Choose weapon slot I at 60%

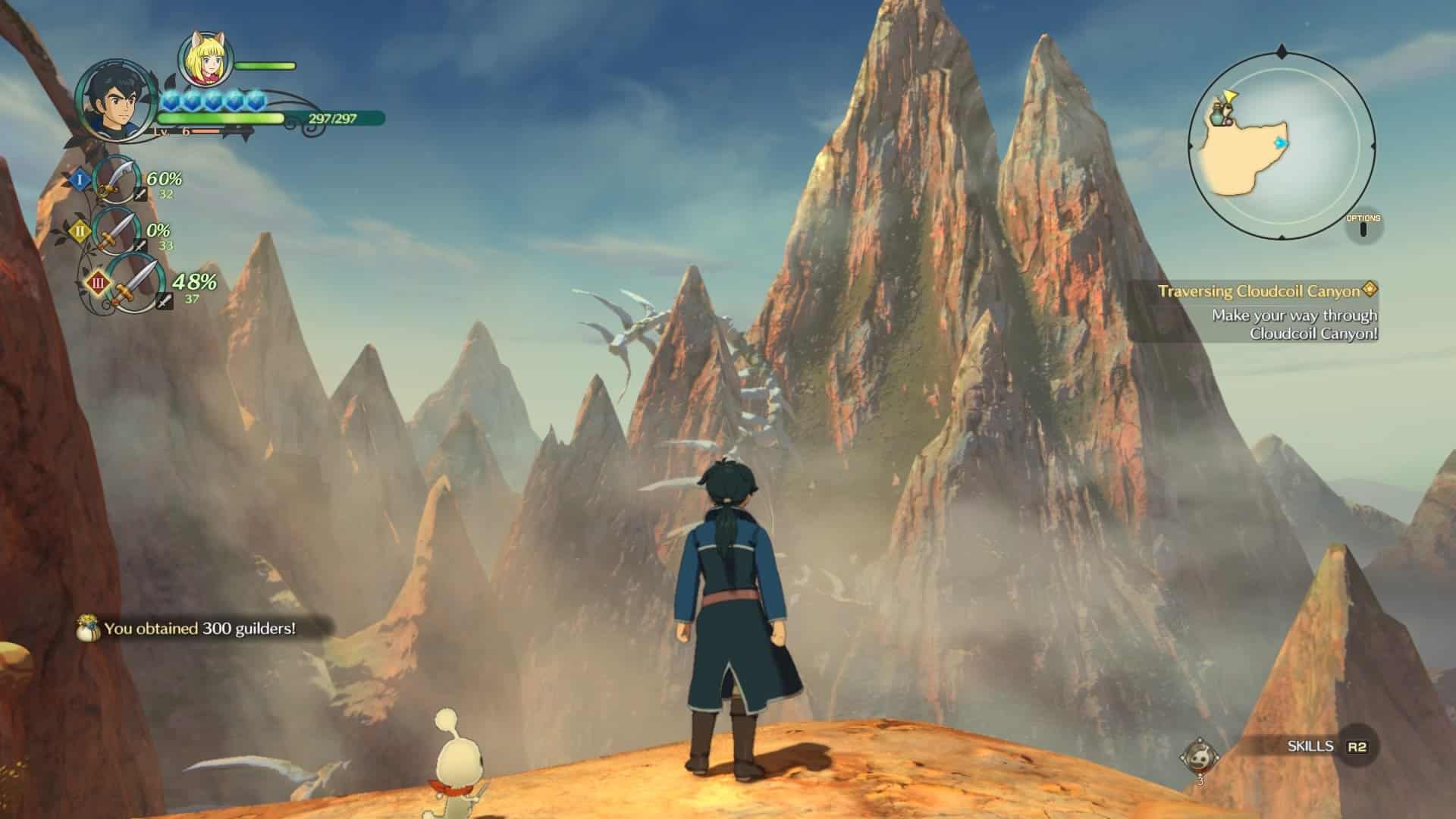(x=118, y=180)
